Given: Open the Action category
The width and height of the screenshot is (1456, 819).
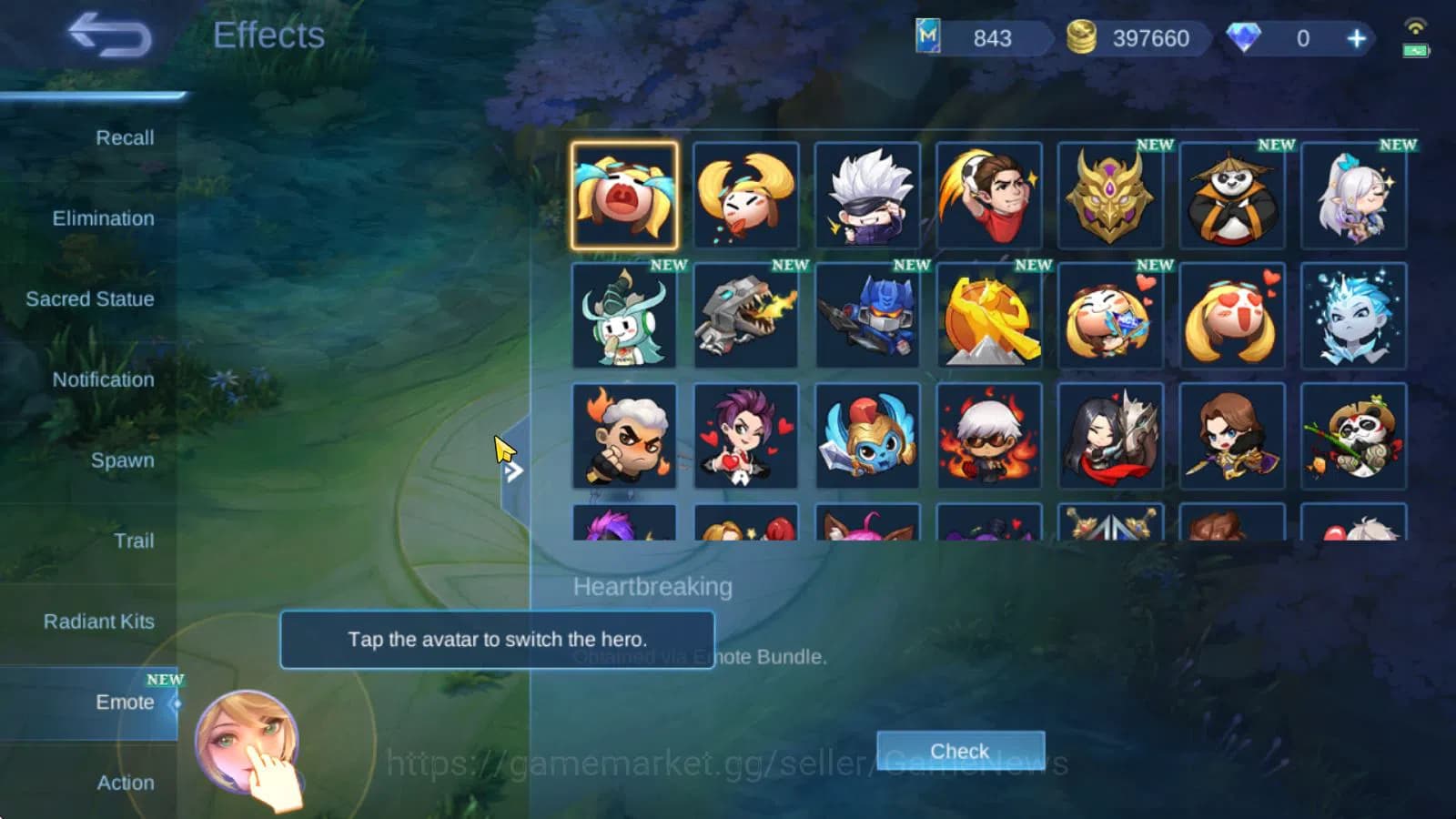Looking at the screenshot, I should click(126, 783).
